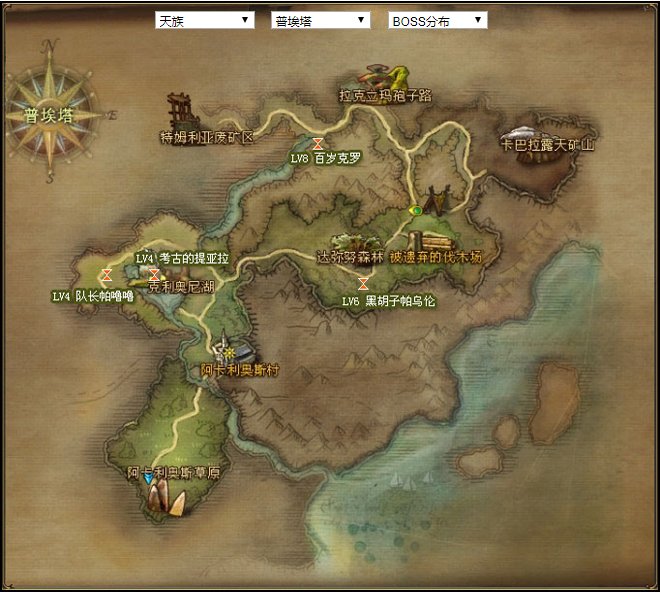Select the LV6 黑胡子帕乌伦 boss marker

(x=363, y=284)
